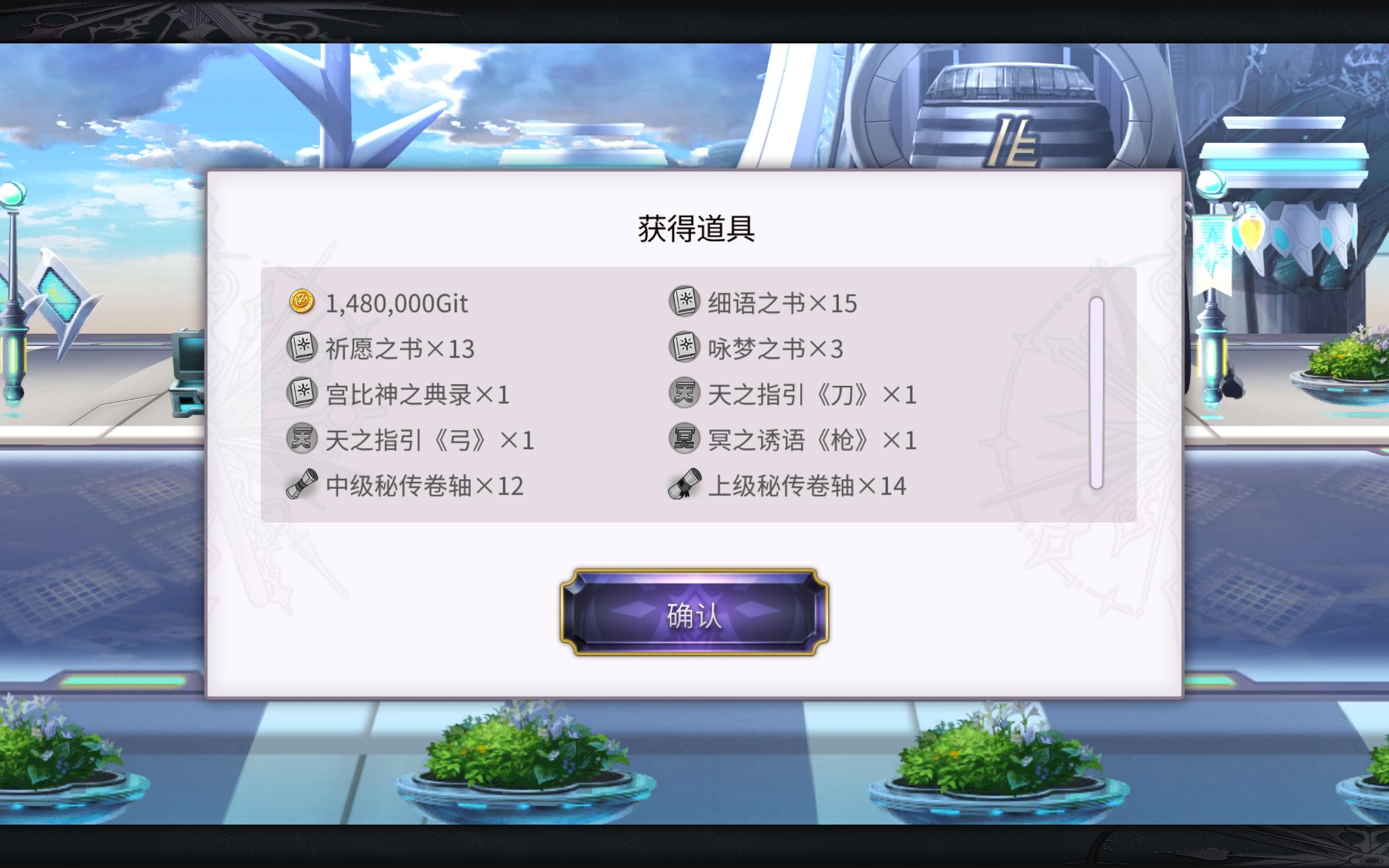Select the 祈愿之书 book icon

click(303, 348)
